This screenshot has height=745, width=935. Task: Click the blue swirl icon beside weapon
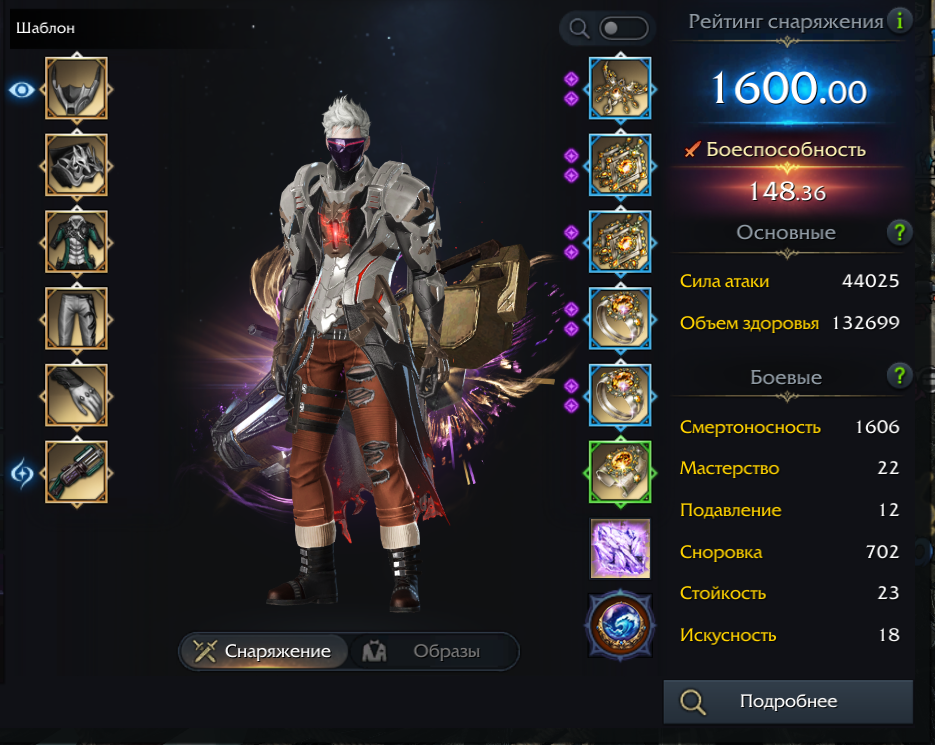[x=22, y=470]
